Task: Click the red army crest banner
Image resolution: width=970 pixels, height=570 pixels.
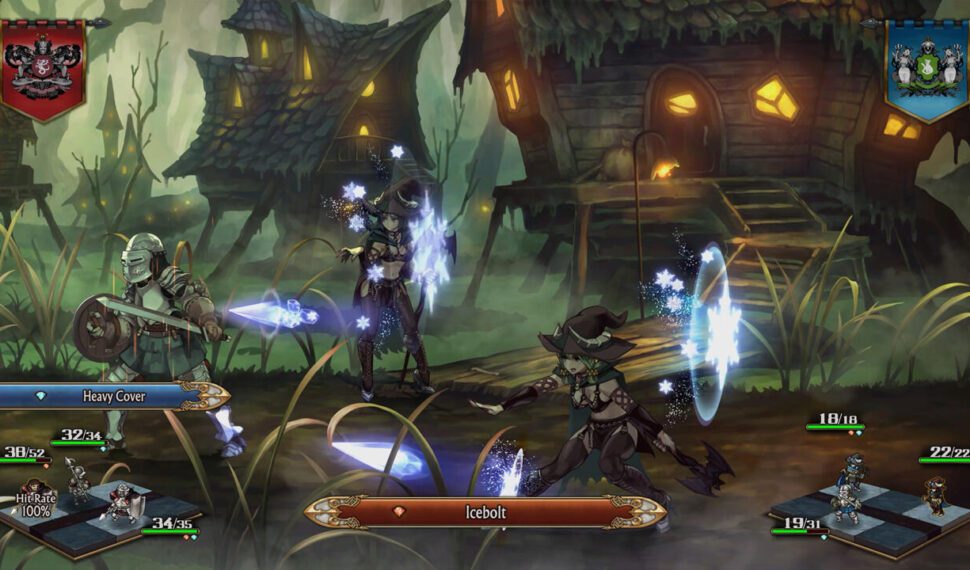Action: point(42,66)
